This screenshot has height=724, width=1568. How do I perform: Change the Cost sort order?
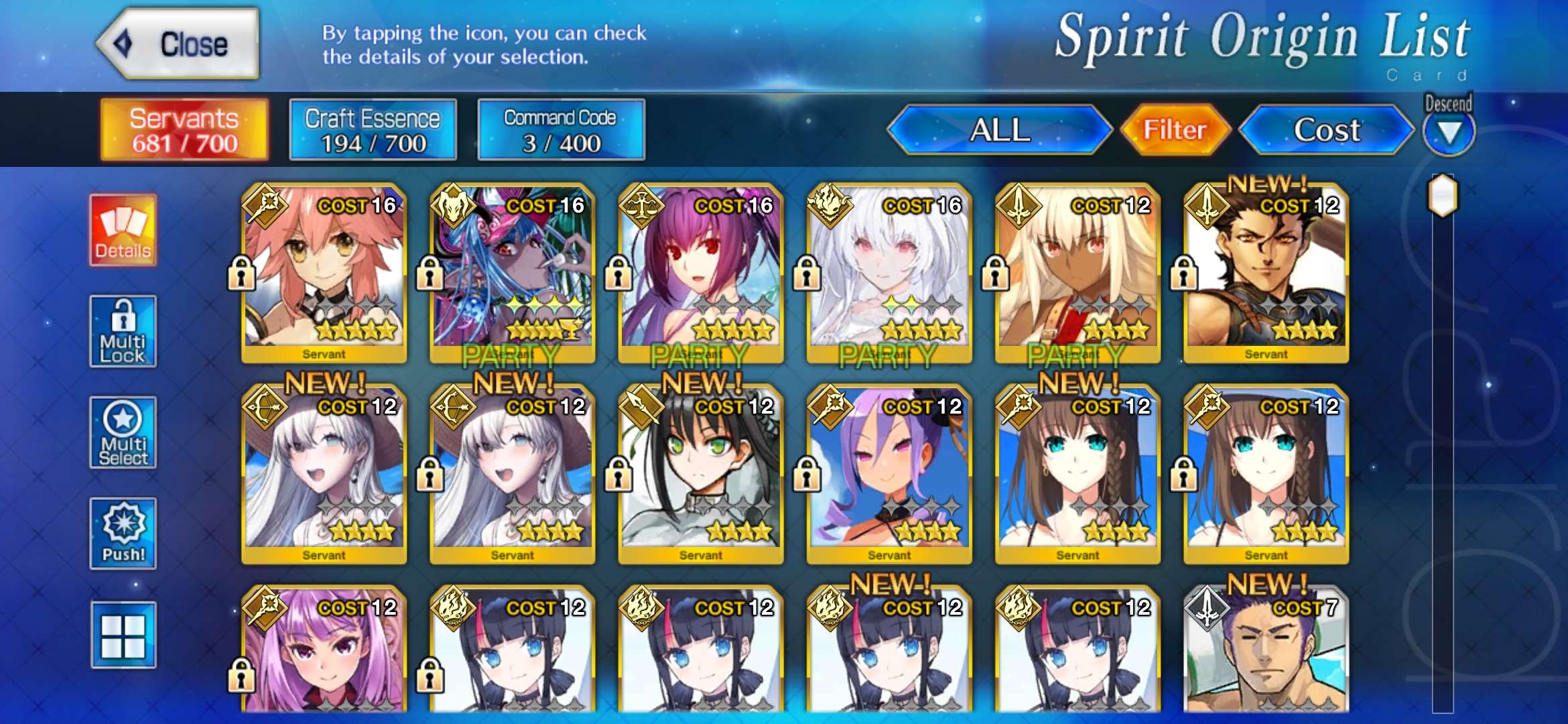coord(1327,129)
